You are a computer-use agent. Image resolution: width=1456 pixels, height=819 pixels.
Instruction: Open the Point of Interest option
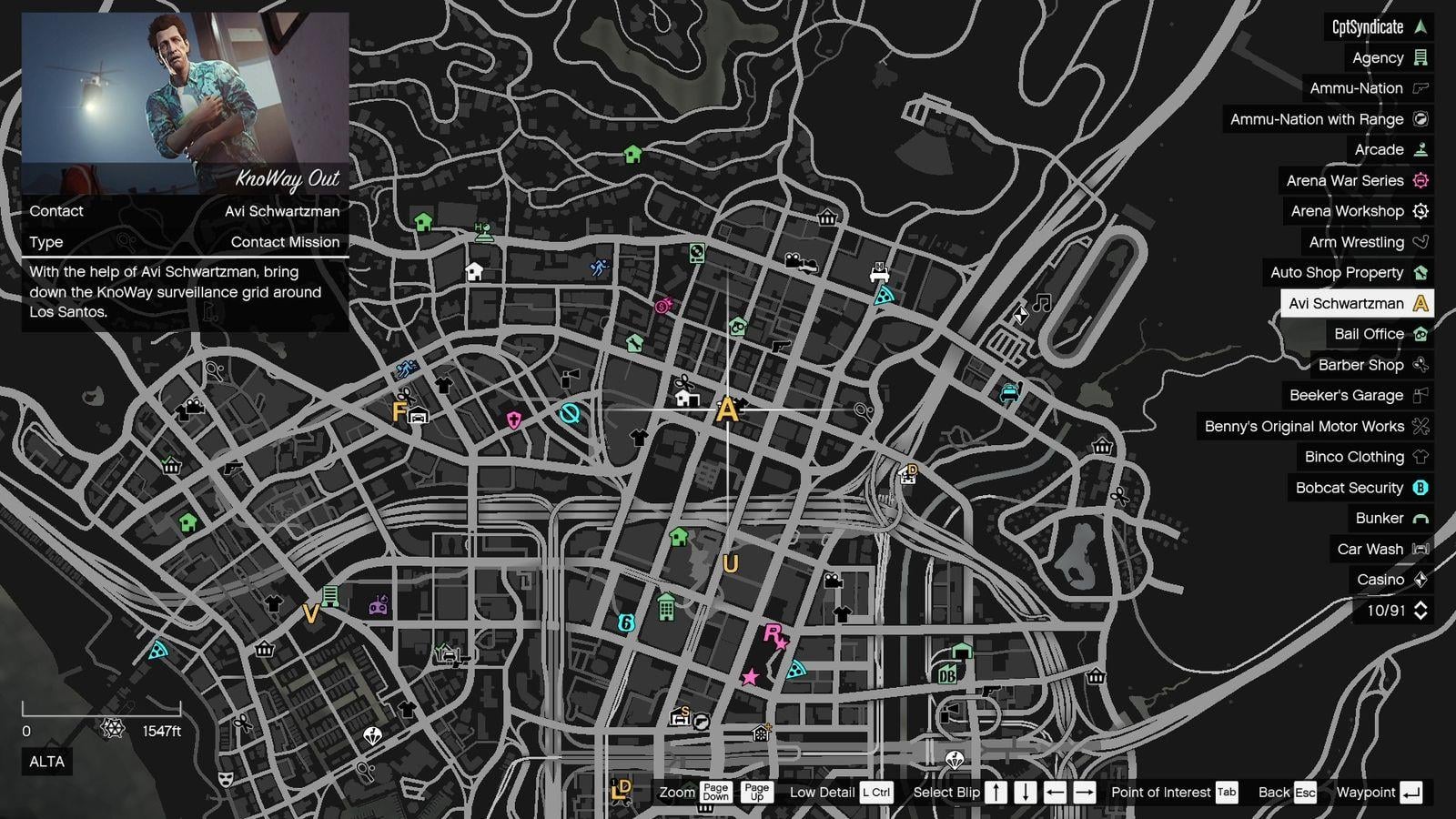(1162, 792)
